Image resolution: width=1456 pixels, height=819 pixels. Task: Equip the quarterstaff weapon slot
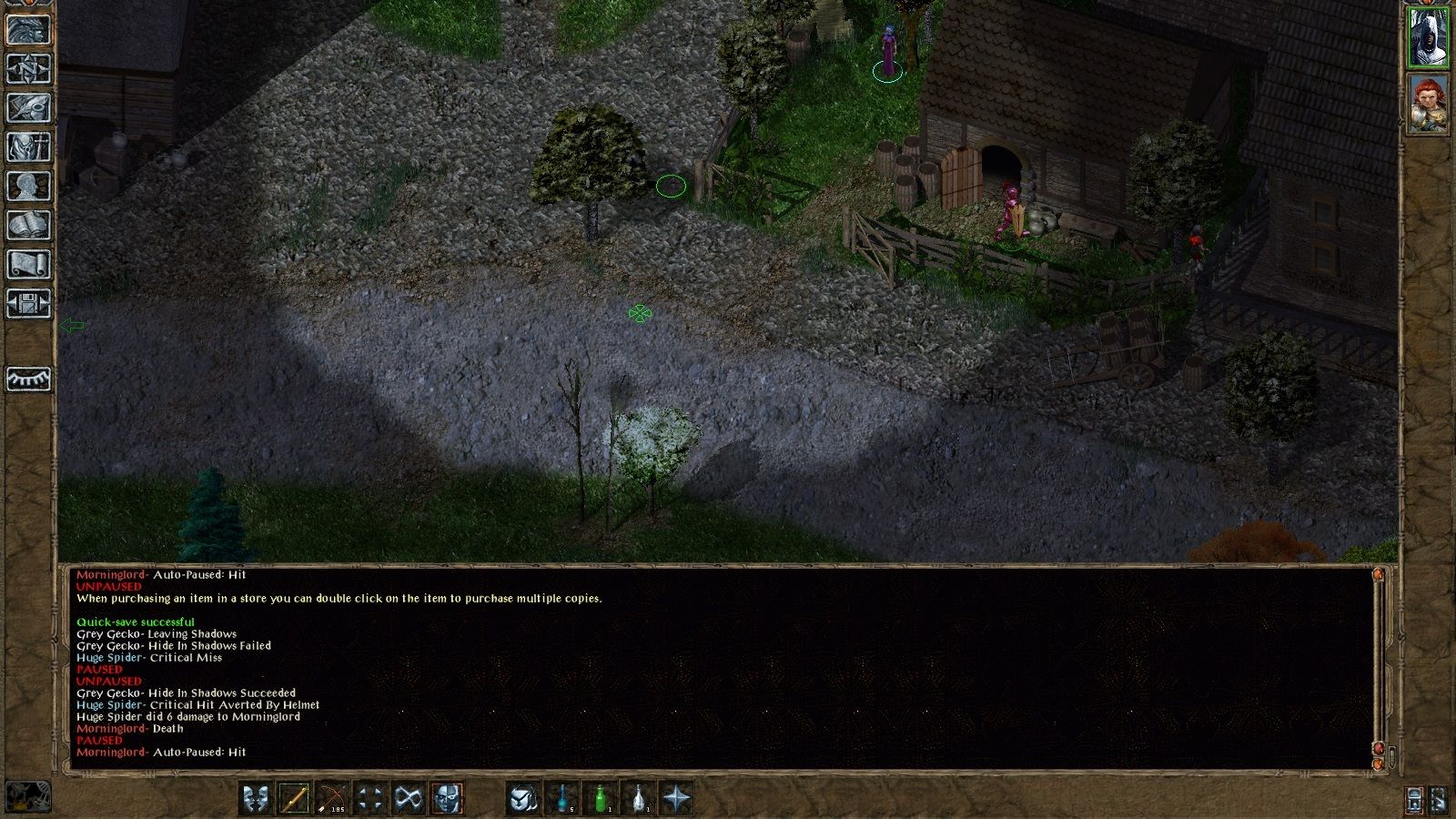point(294,799)
